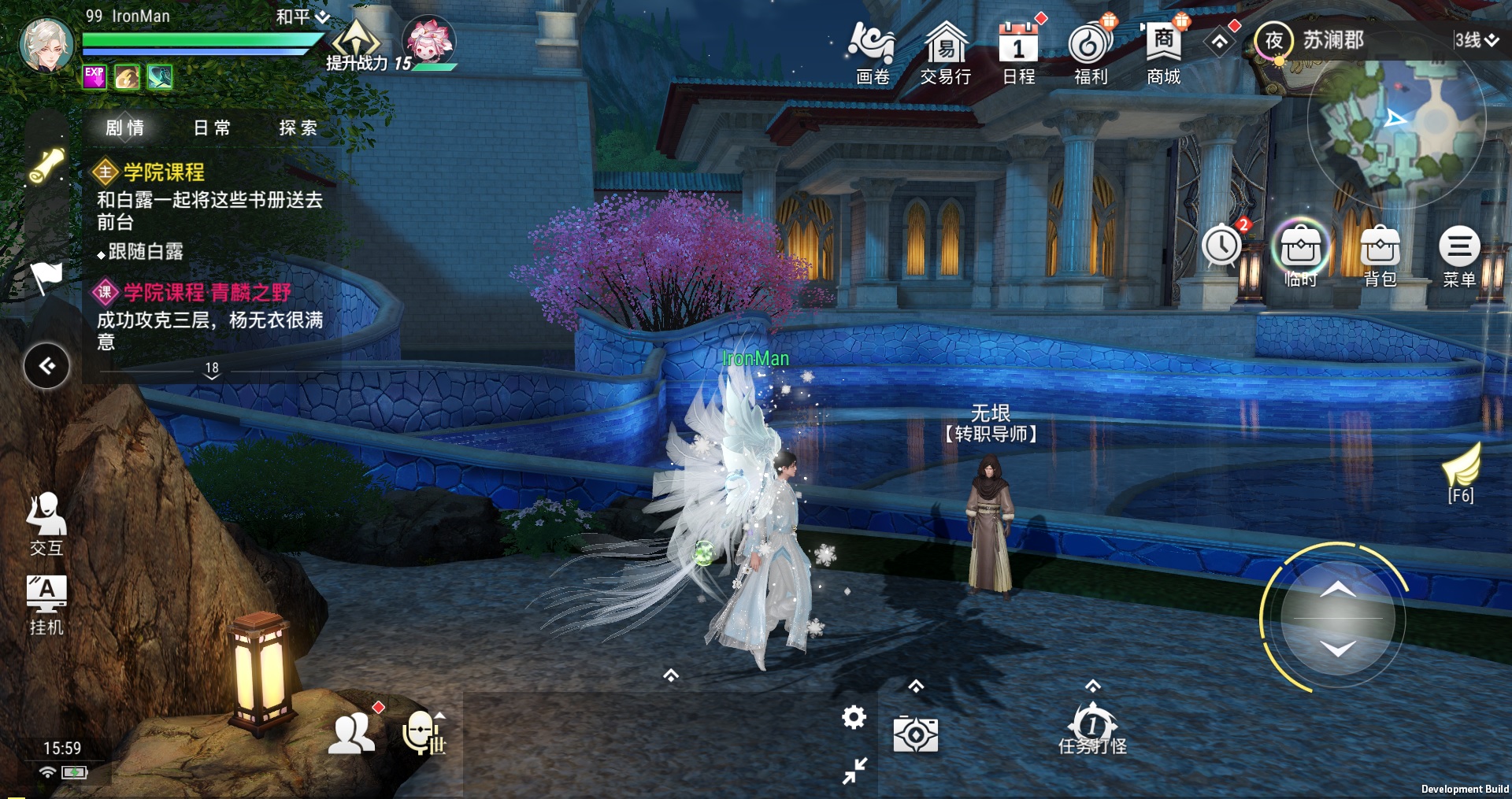Open the 背包 backpack inventory
Image resolution: width=1512 pixels, height=799 pixels.
coord(1380,255)
